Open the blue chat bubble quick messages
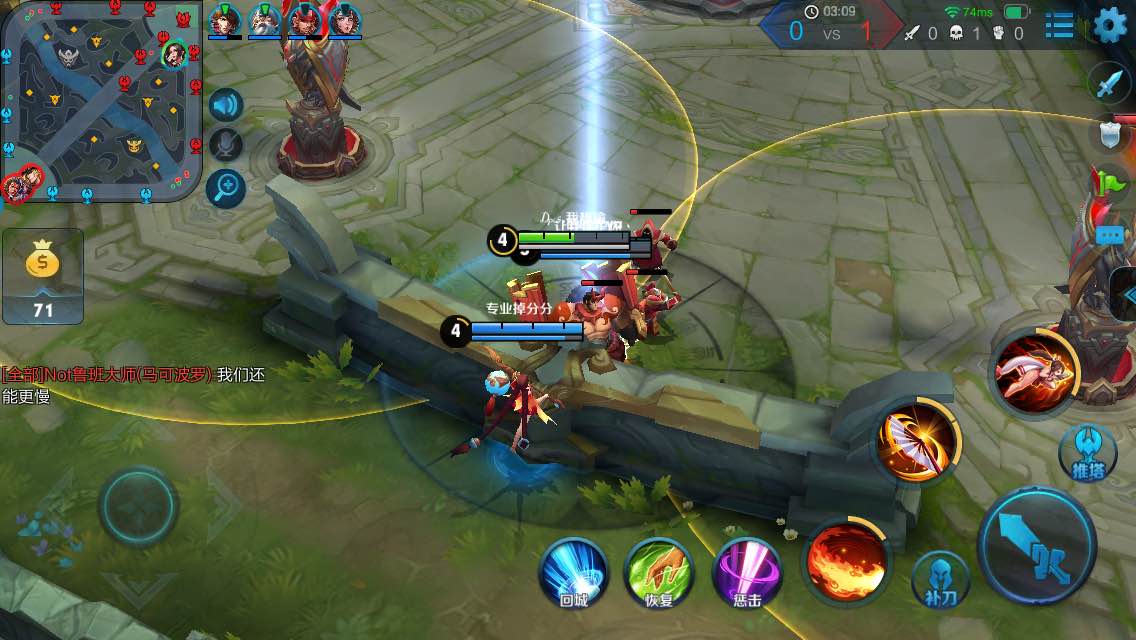 1110,236
